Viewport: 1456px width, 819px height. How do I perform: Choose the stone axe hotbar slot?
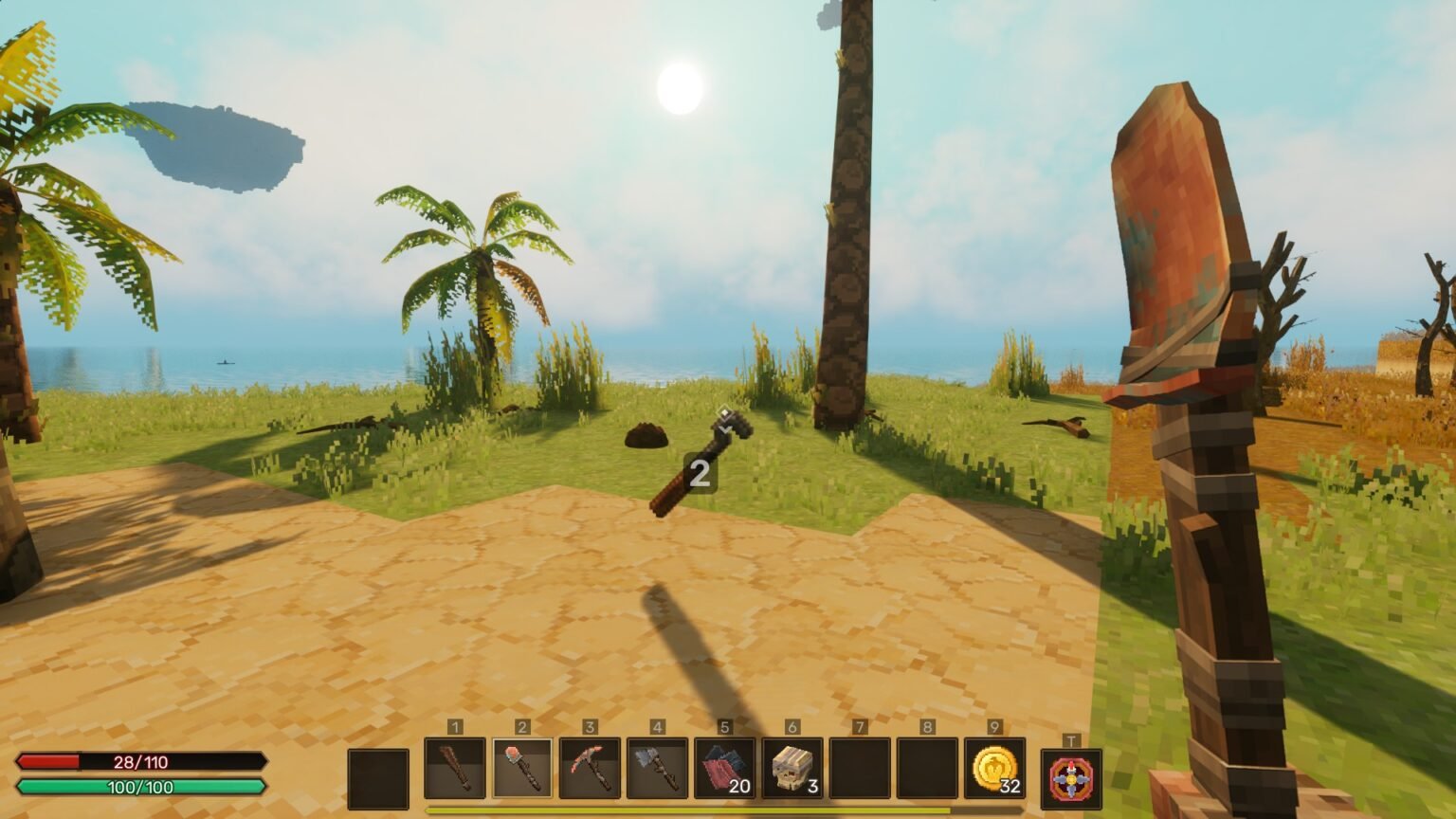(657, 769)
